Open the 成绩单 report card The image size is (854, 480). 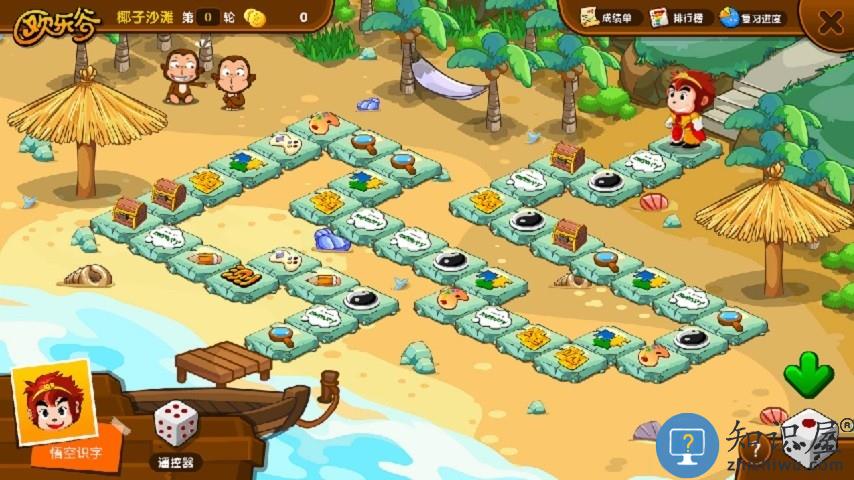(x=608, y=18)
